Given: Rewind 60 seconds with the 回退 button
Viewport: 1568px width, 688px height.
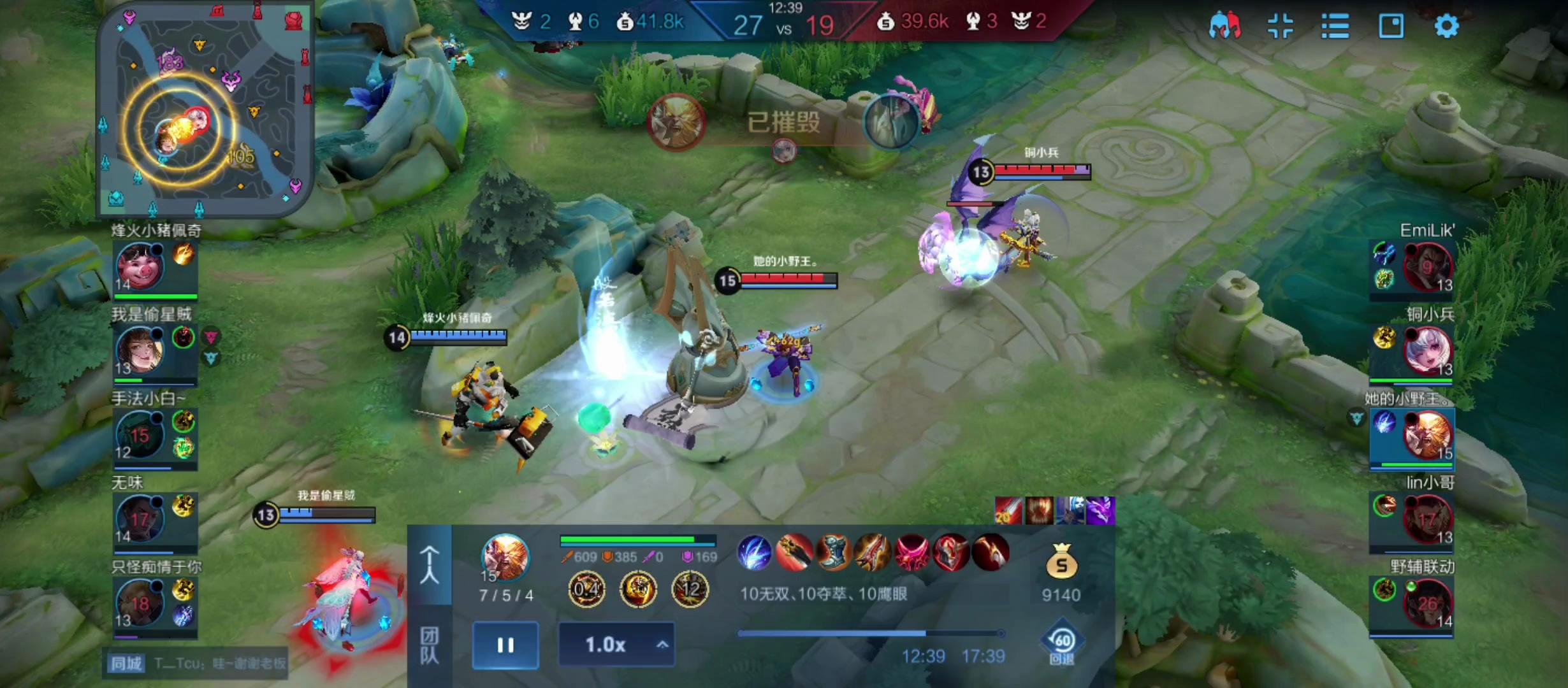Looking at the screenshot, I should (1061, 642).
